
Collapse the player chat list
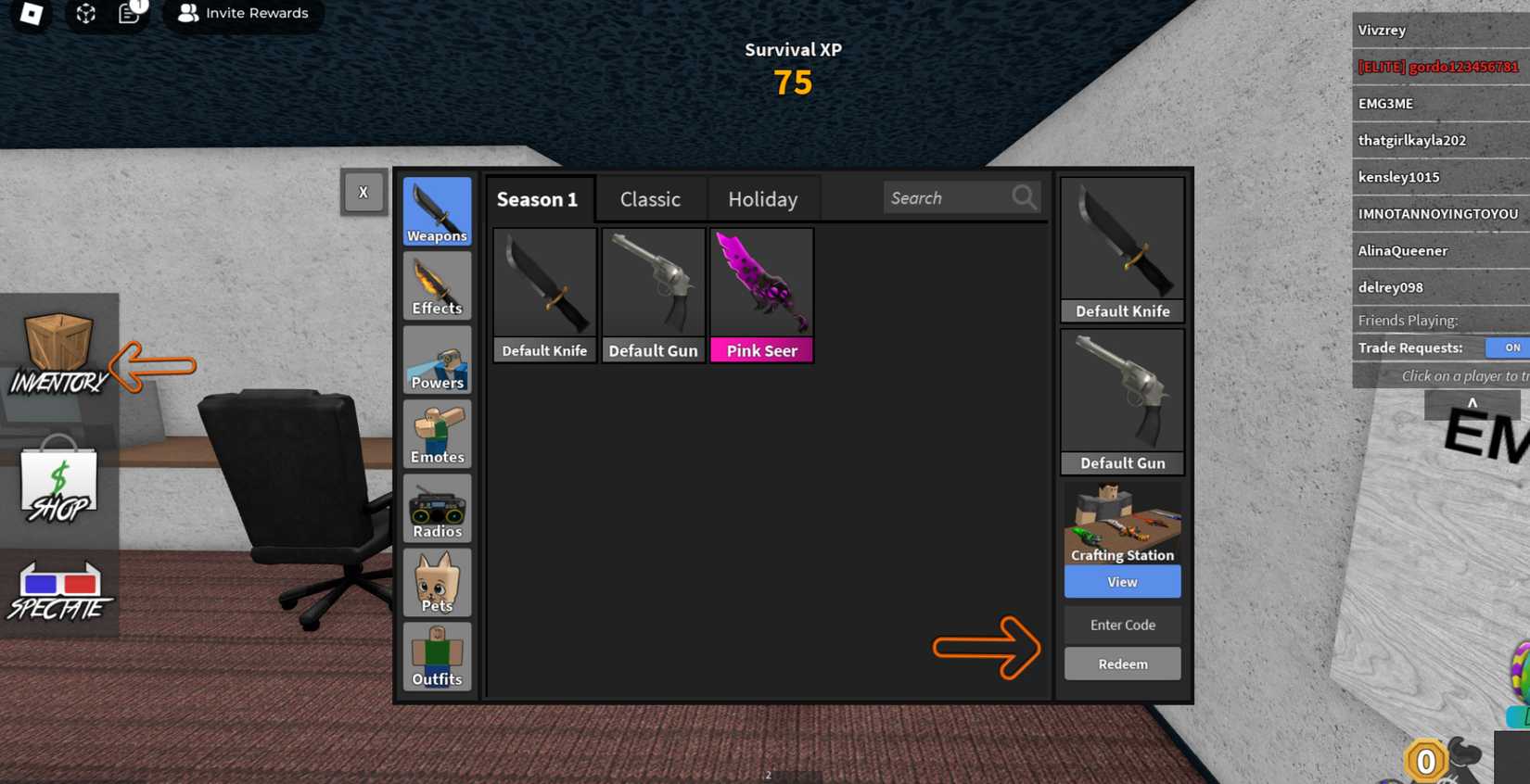[x=1473, y=403]
